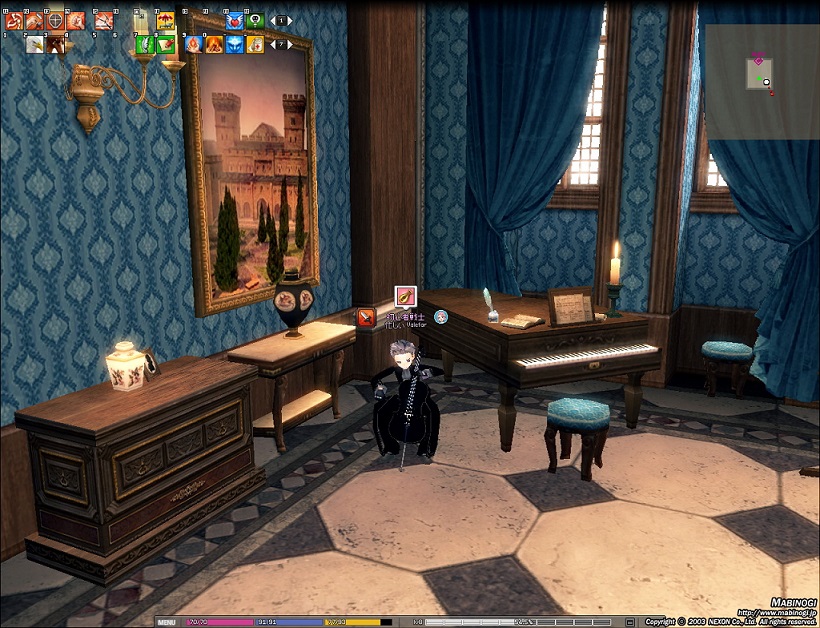Summon the brown horse pet
This screenshot has height=628, width=820.
click(56, 44)
